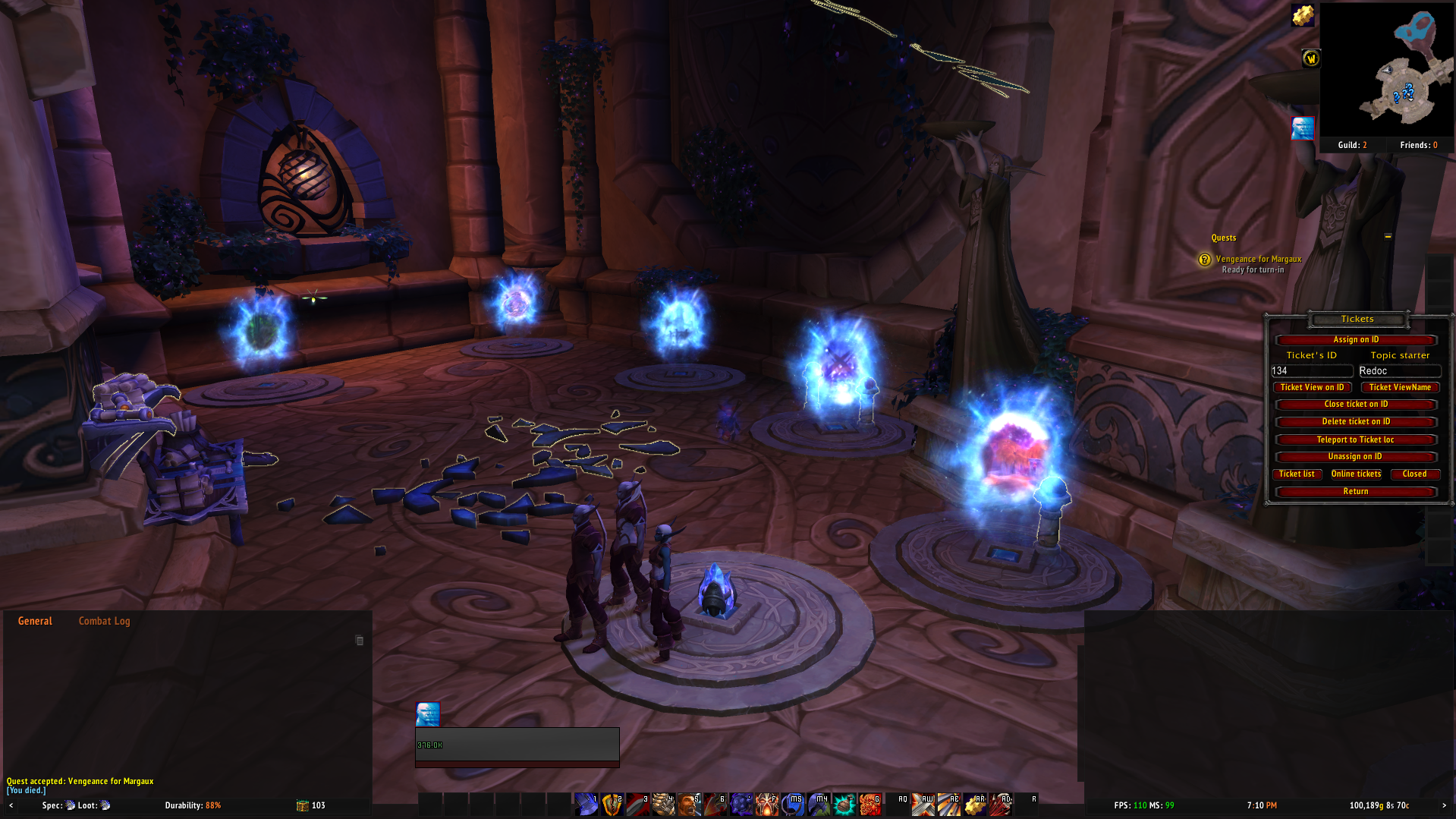This screenshot has width=1456, height=819.
Task: Delete ticket on ID
Action: tap(1356, 422)
